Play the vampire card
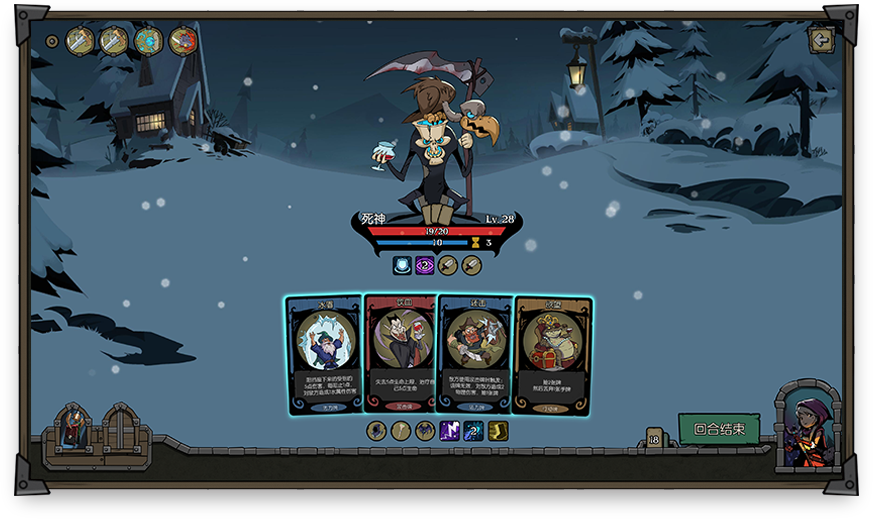The image size is (873, 519). tap(400, 354)
